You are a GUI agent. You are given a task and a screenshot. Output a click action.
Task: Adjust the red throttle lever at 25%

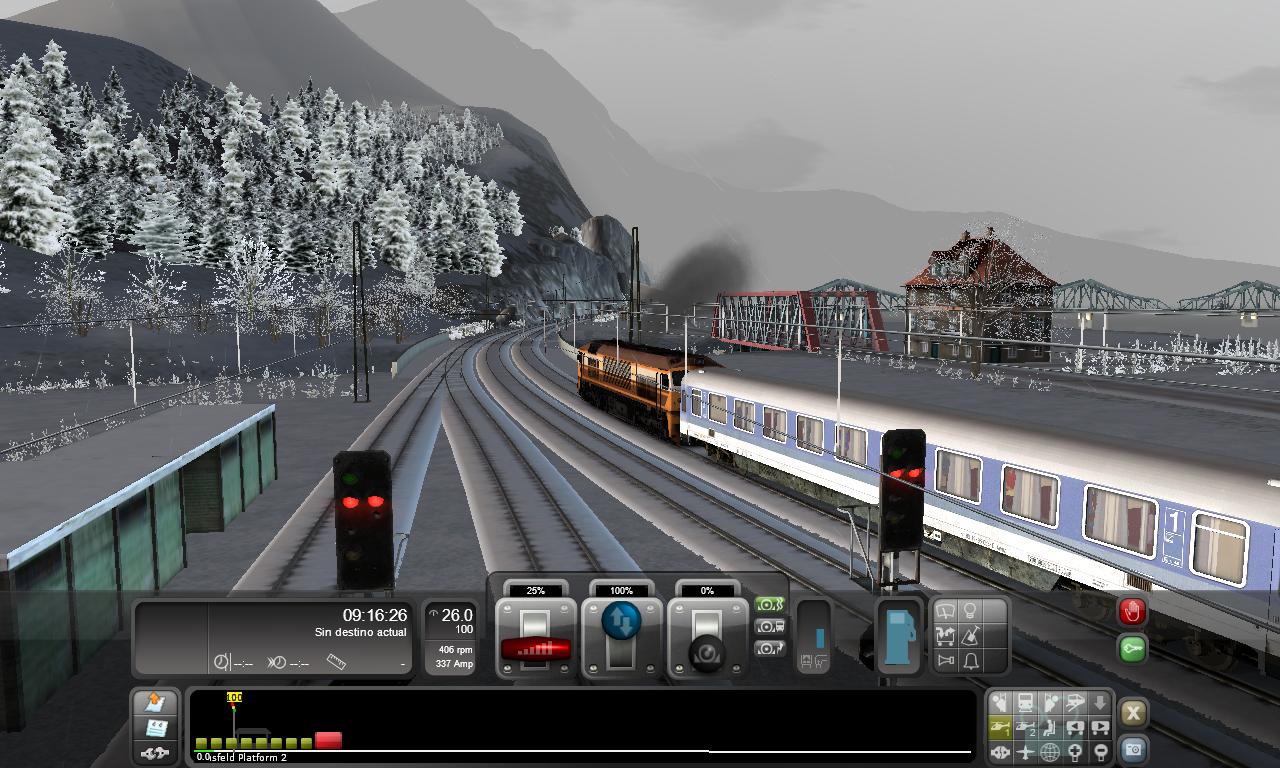[535, 646]
